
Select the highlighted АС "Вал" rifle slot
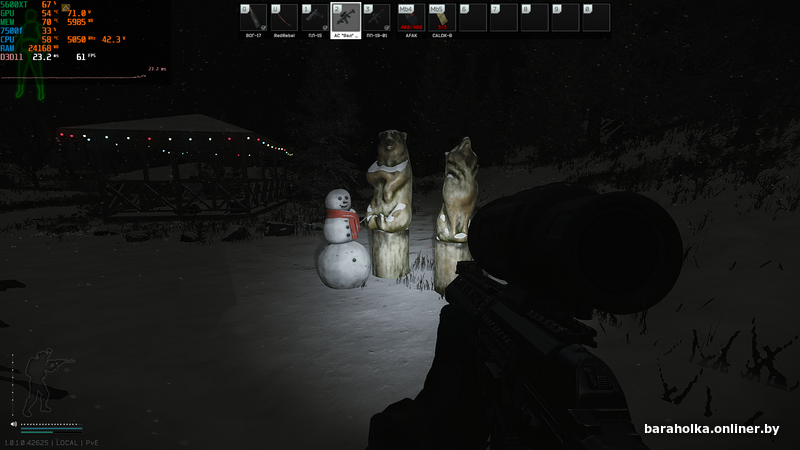point(345,18)
